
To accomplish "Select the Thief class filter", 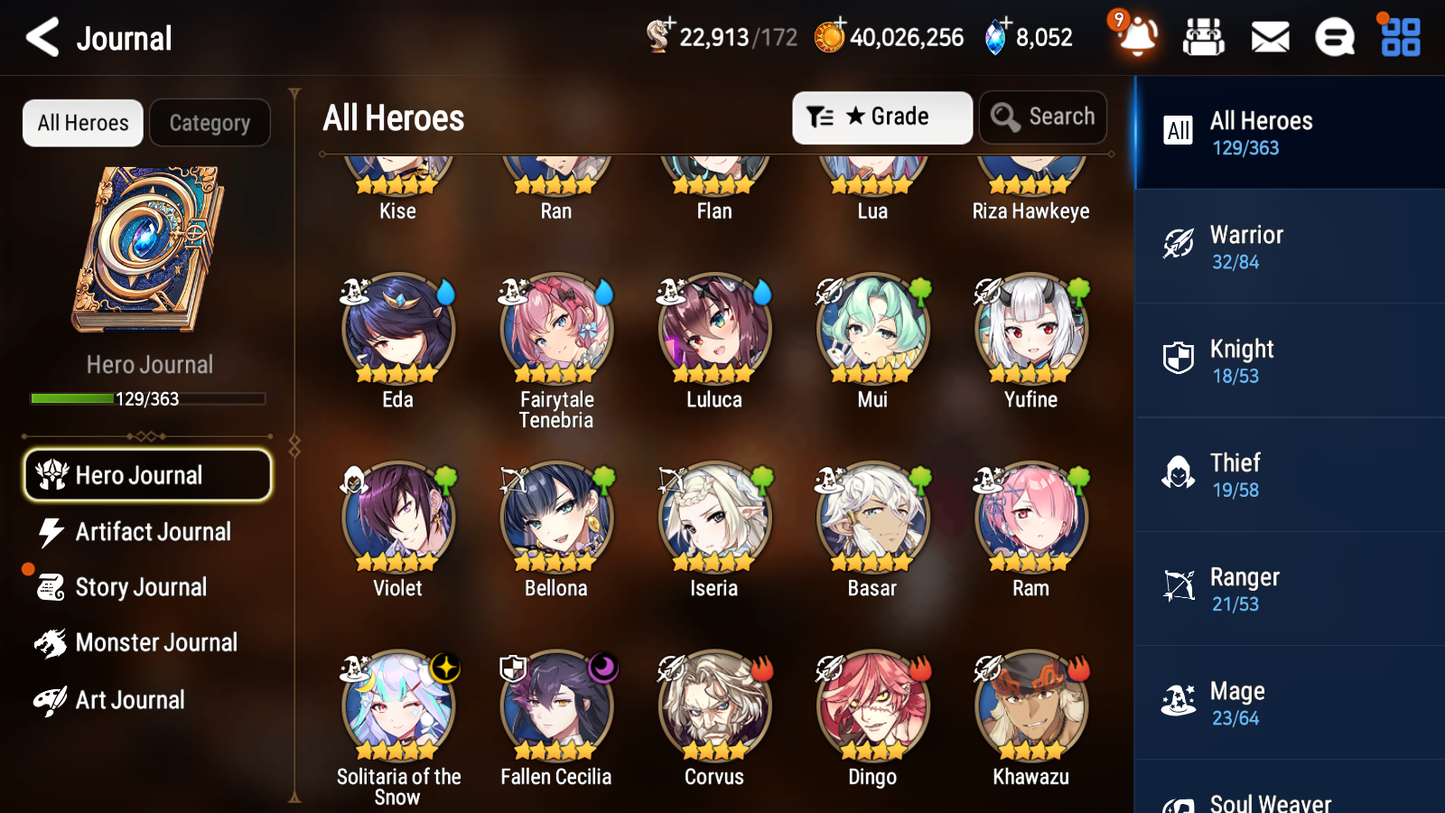I will click(x=1289, y=474).
